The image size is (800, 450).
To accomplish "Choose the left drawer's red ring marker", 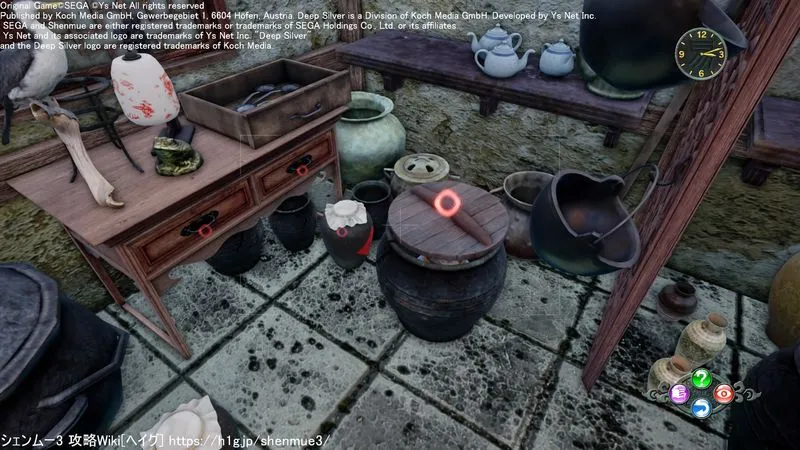I will [204, 230].
